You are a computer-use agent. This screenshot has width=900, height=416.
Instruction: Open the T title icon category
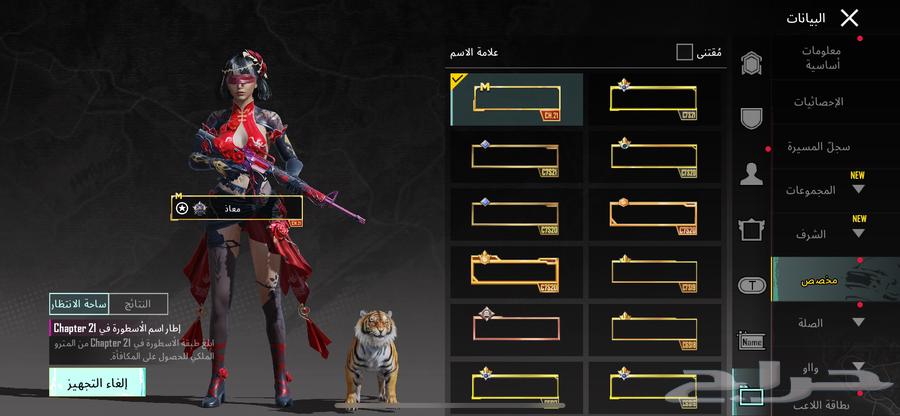click(x=752, y=285)
